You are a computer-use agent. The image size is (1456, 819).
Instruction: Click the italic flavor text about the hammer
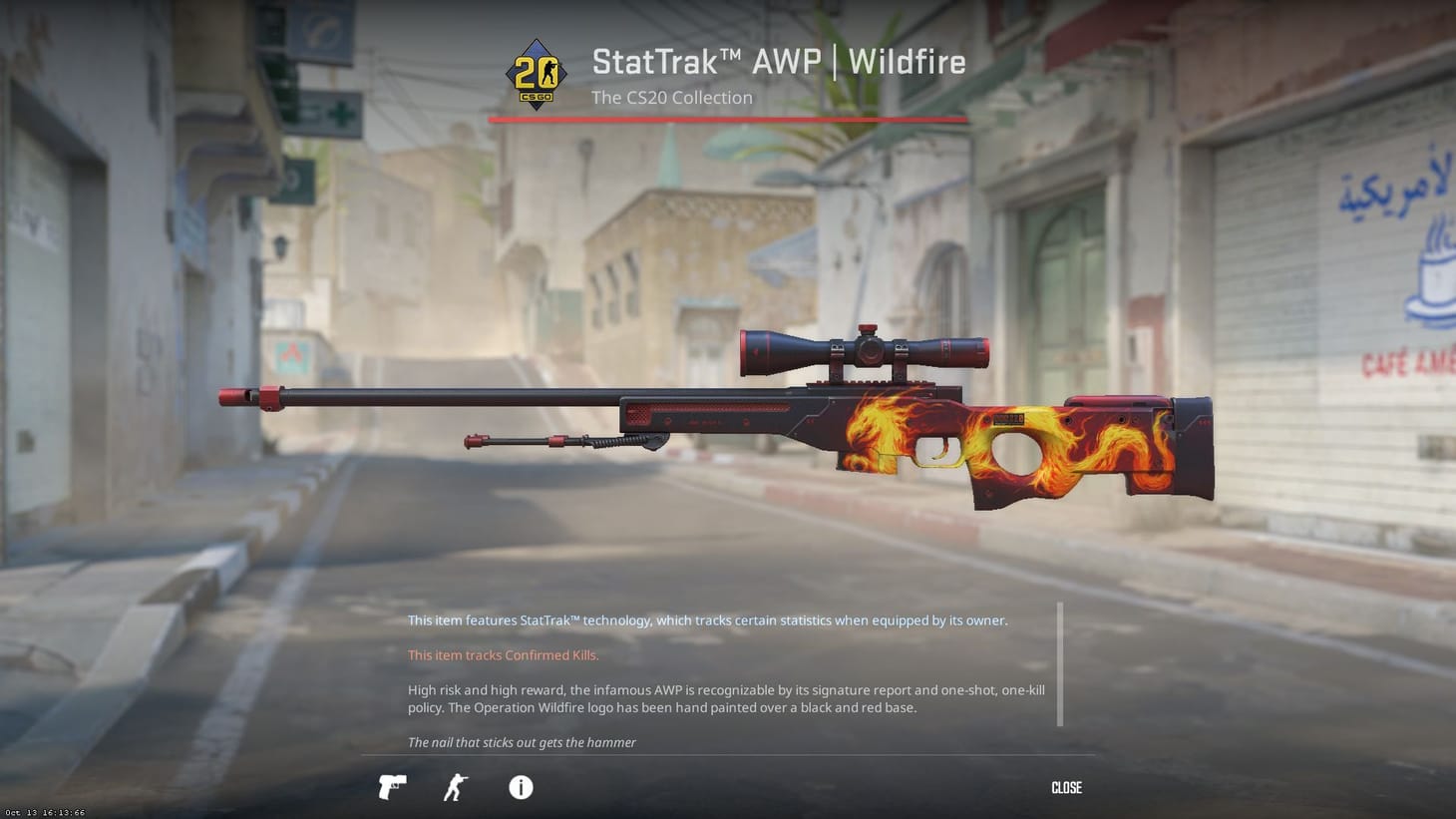(522, 742)
